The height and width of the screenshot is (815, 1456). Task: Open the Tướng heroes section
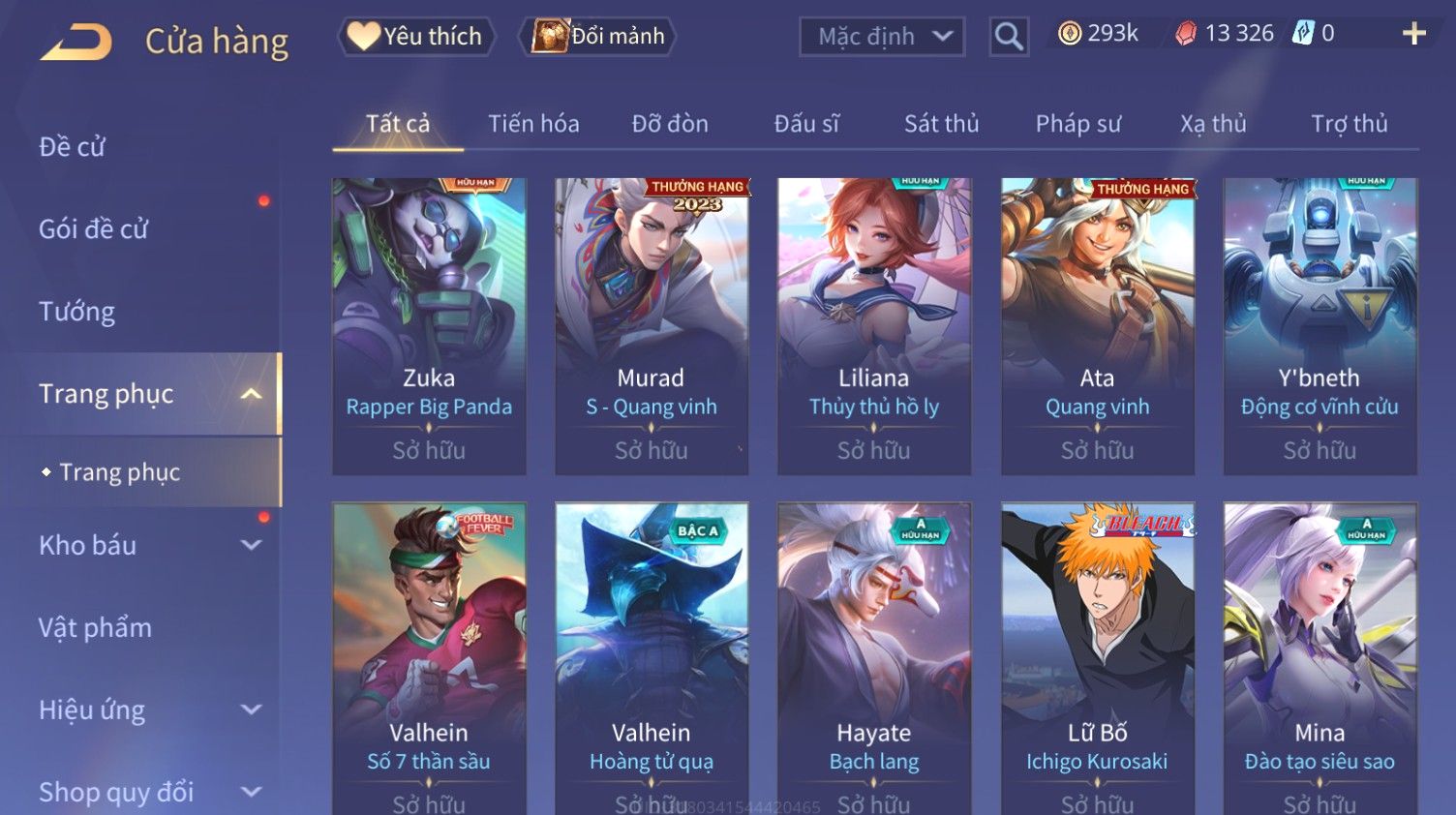coord(77,312)
